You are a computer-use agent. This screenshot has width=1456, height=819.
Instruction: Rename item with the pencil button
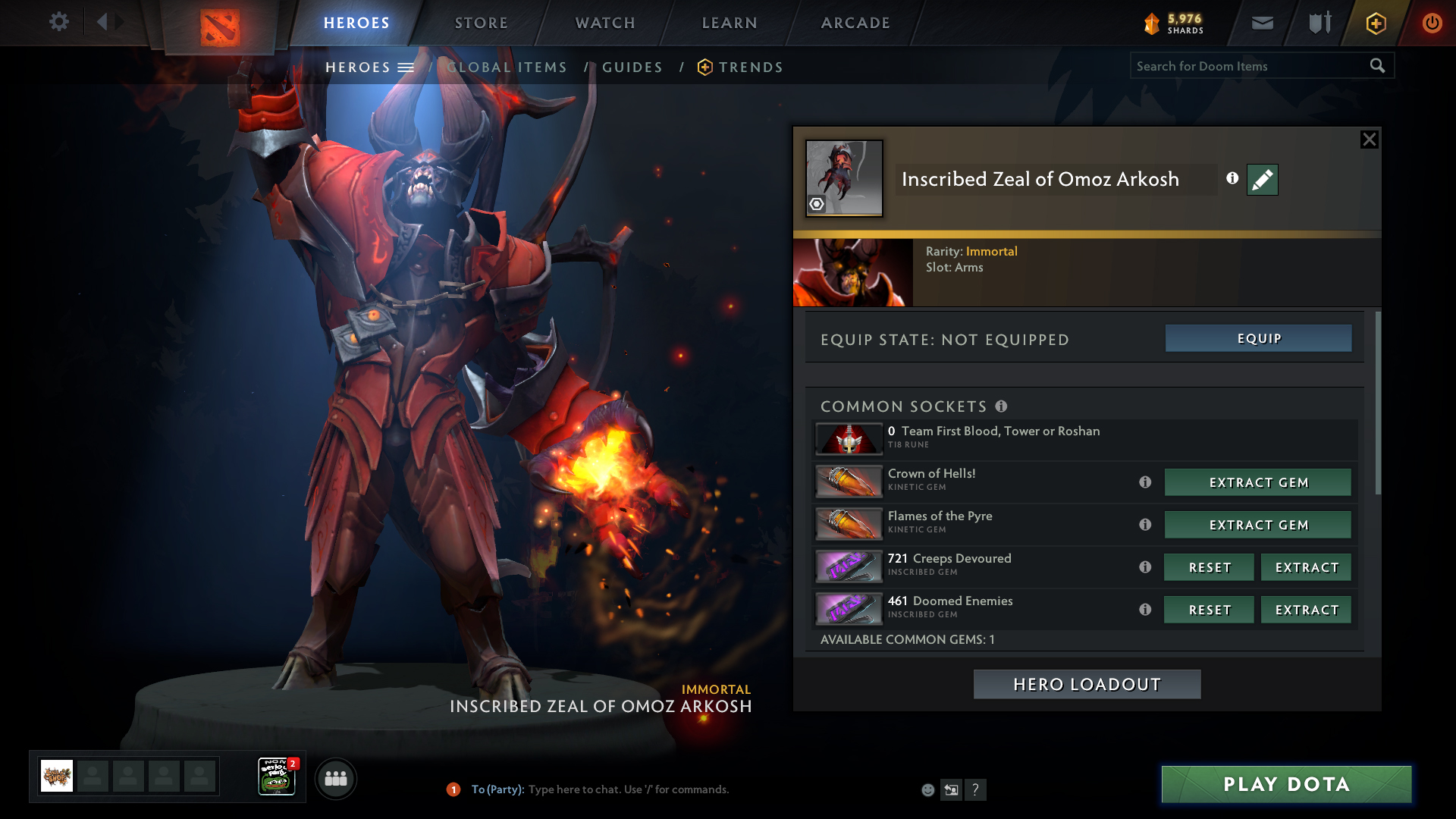pos(1262,180)
